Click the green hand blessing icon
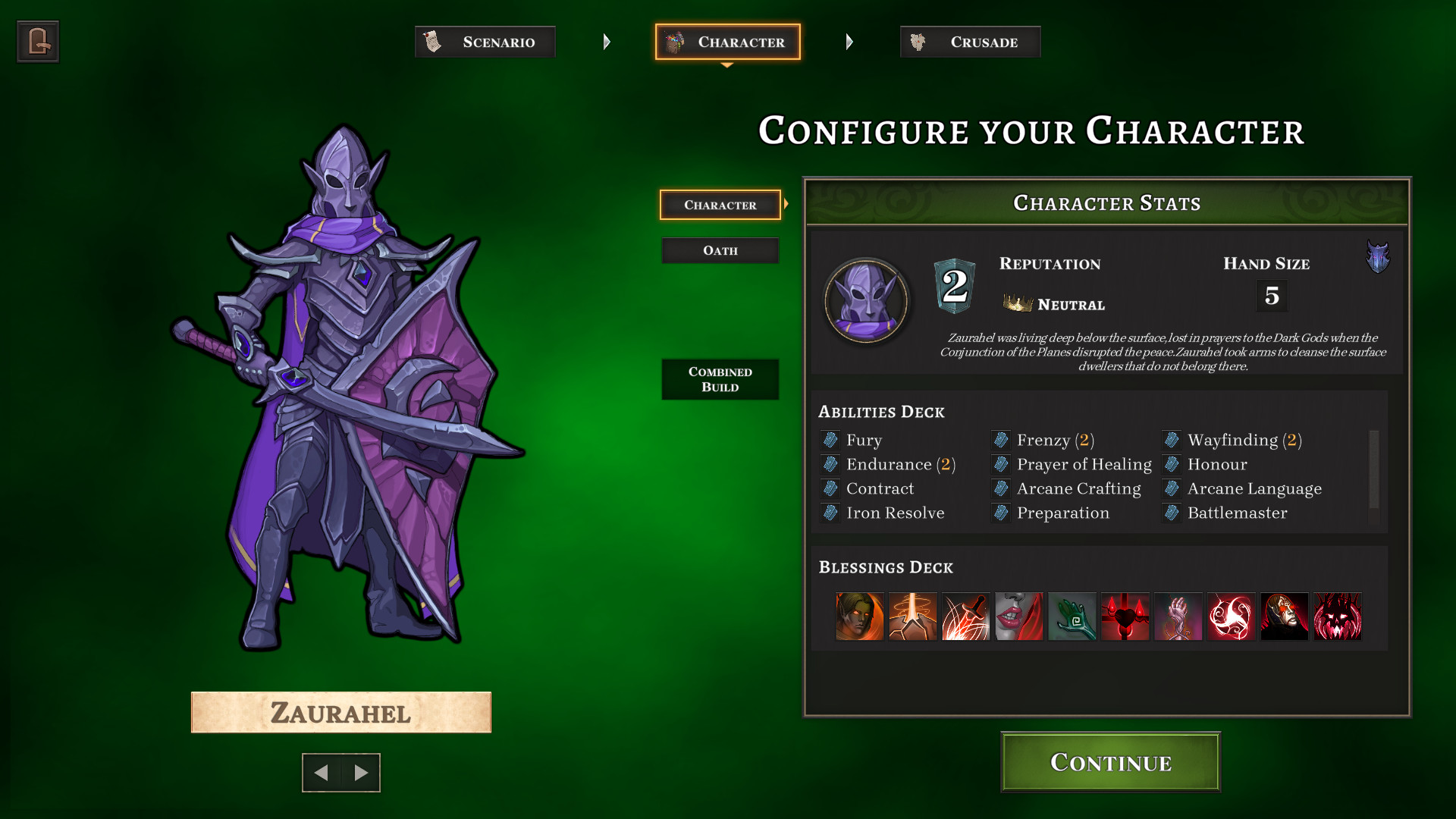 pyautogui.click(x=1072, y=617)
